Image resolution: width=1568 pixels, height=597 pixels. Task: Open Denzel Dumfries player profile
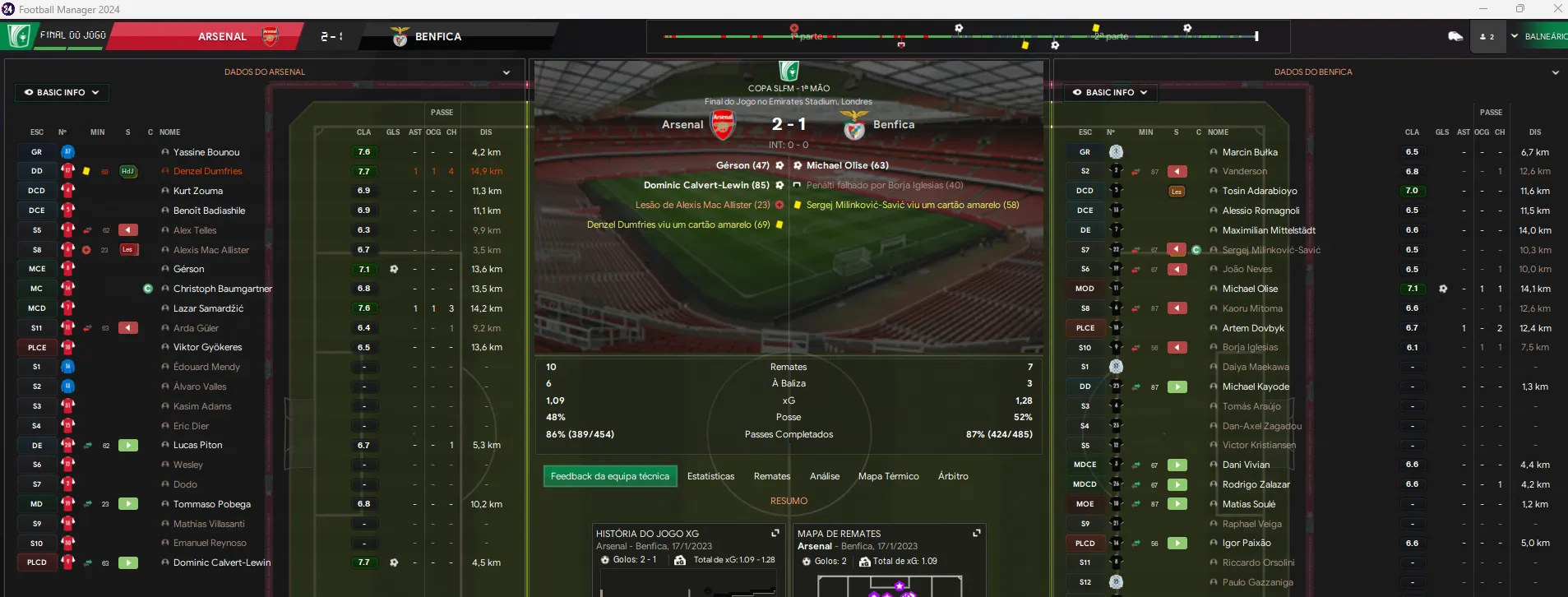(x=207, y=171)
